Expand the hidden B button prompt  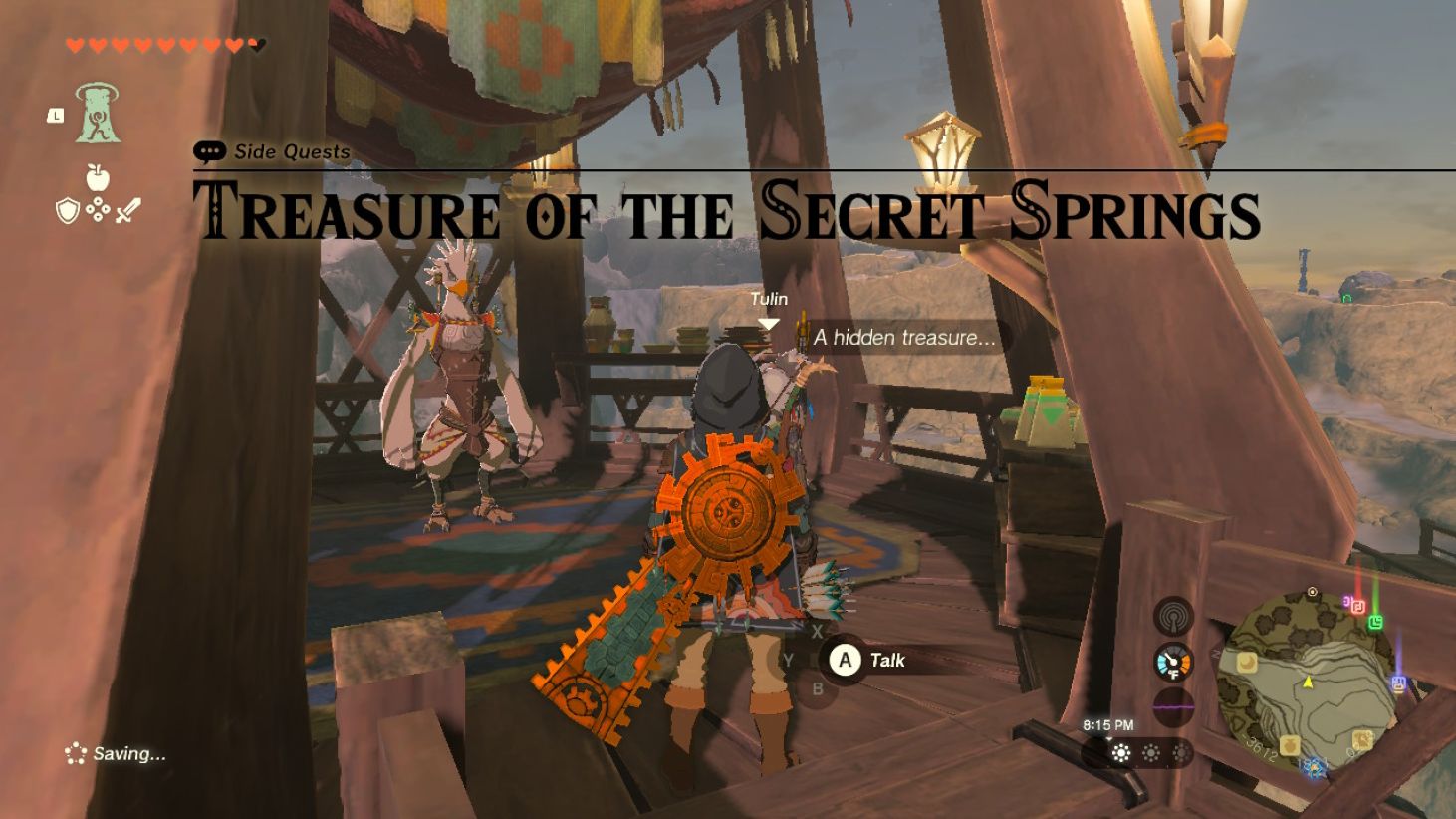coord(817,687)
